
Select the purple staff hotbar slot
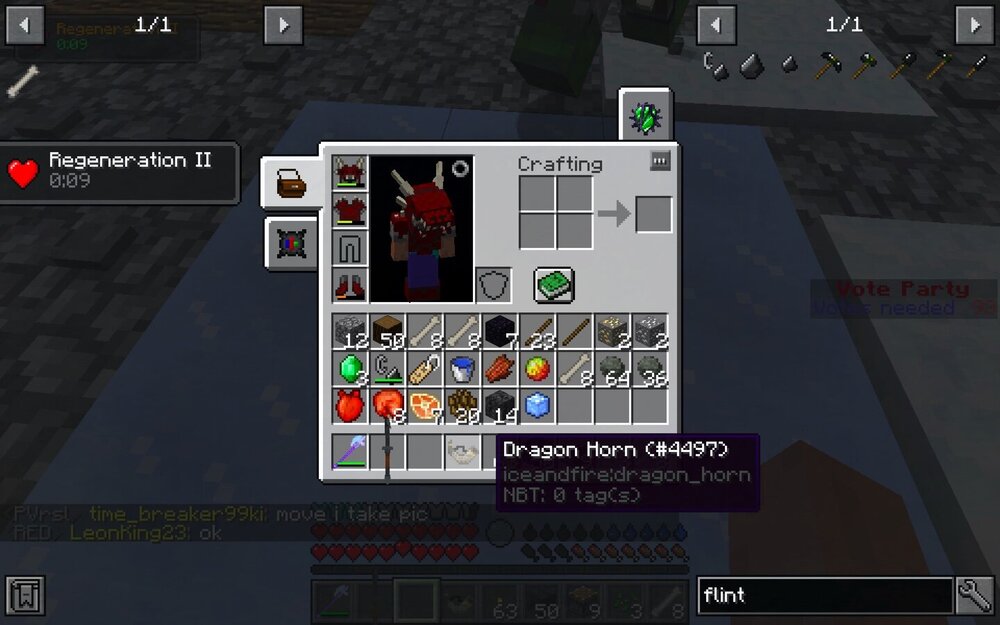350,452
